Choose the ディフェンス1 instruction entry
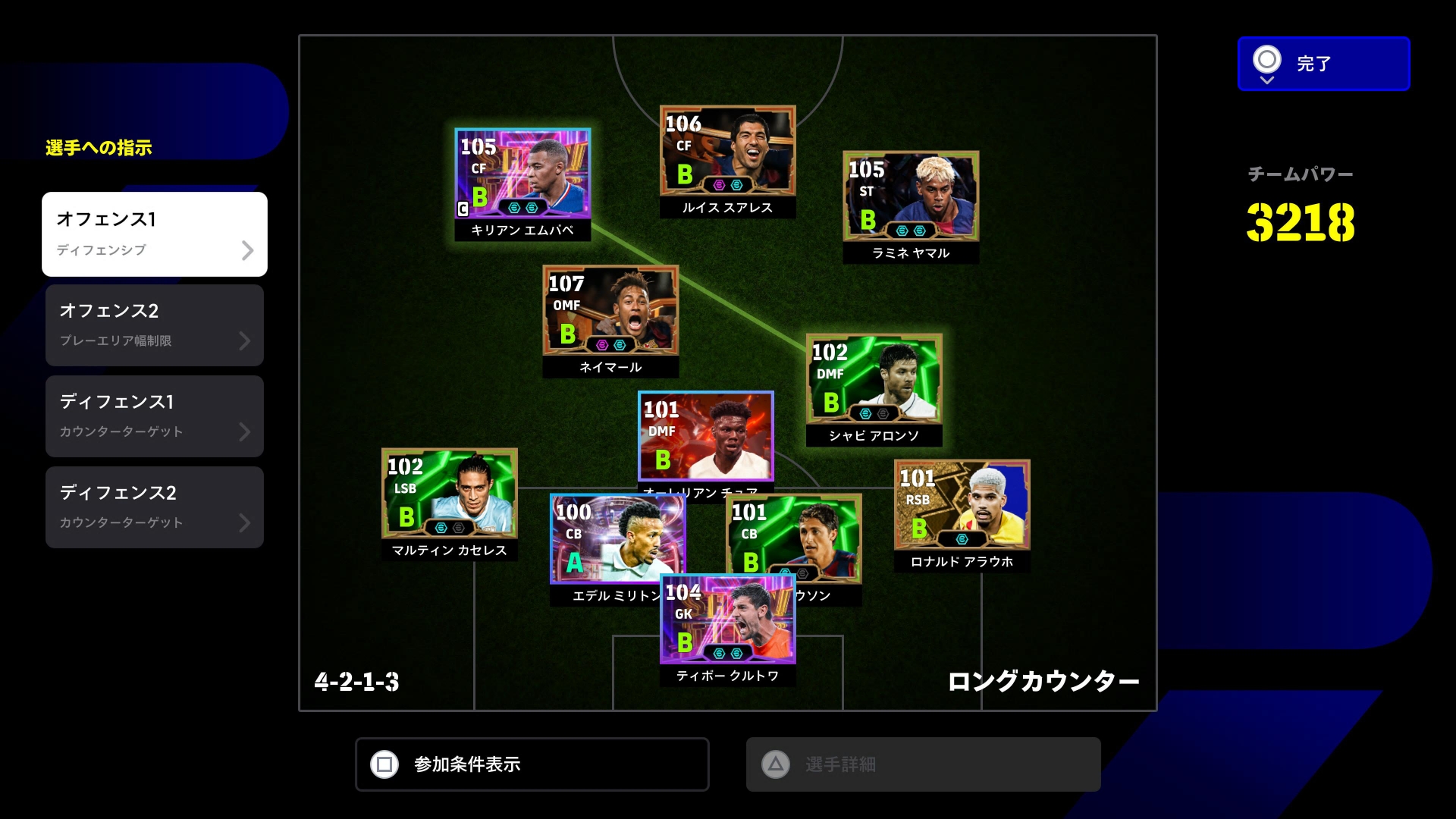The image size is (1456, 819). pyautogui.click(x=155, y=416)
